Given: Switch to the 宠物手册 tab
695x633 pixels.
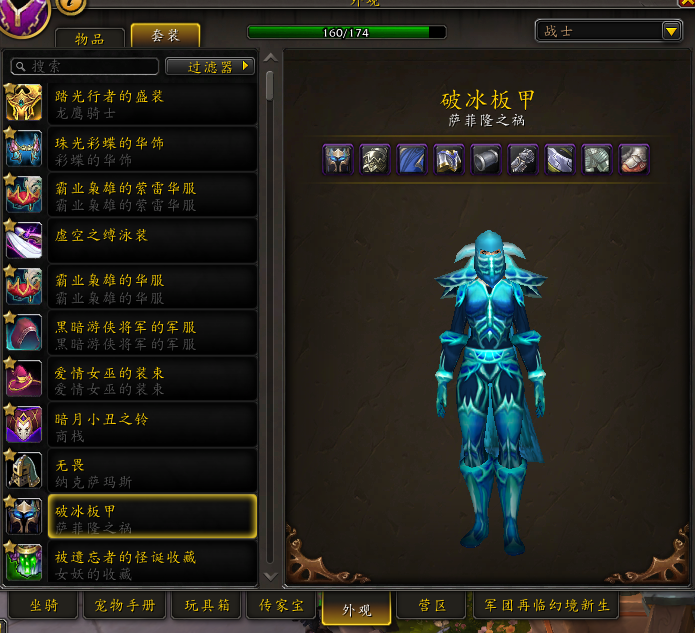Looking at the screenshot, I should [x=125, y=606].
